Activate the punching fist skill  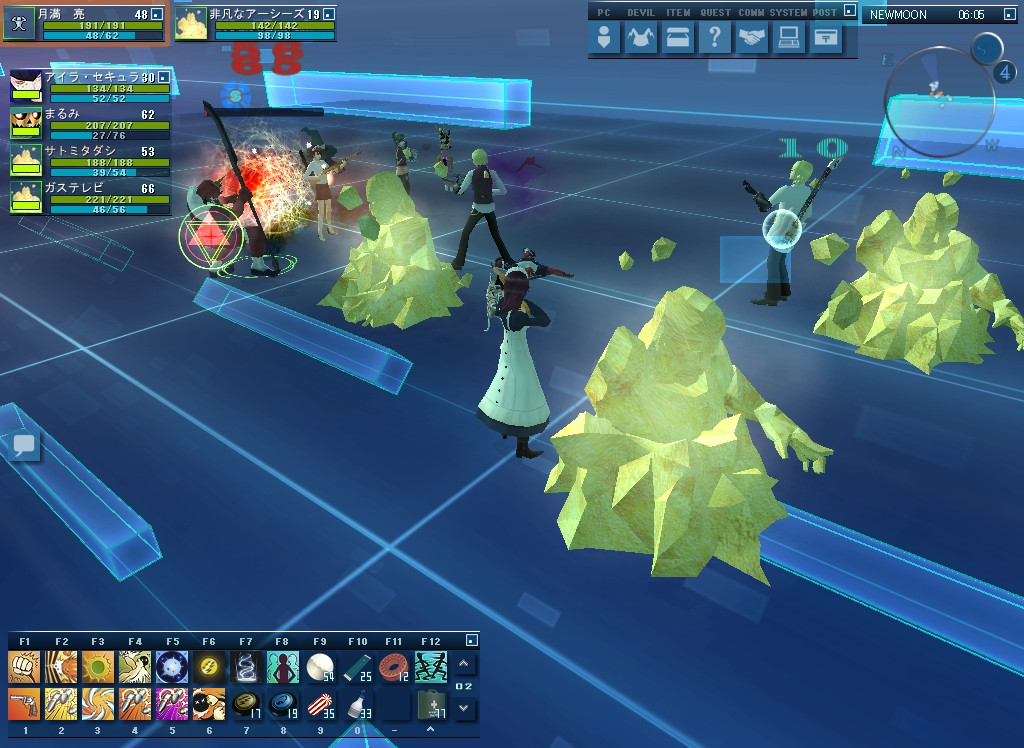pos(24,667)
